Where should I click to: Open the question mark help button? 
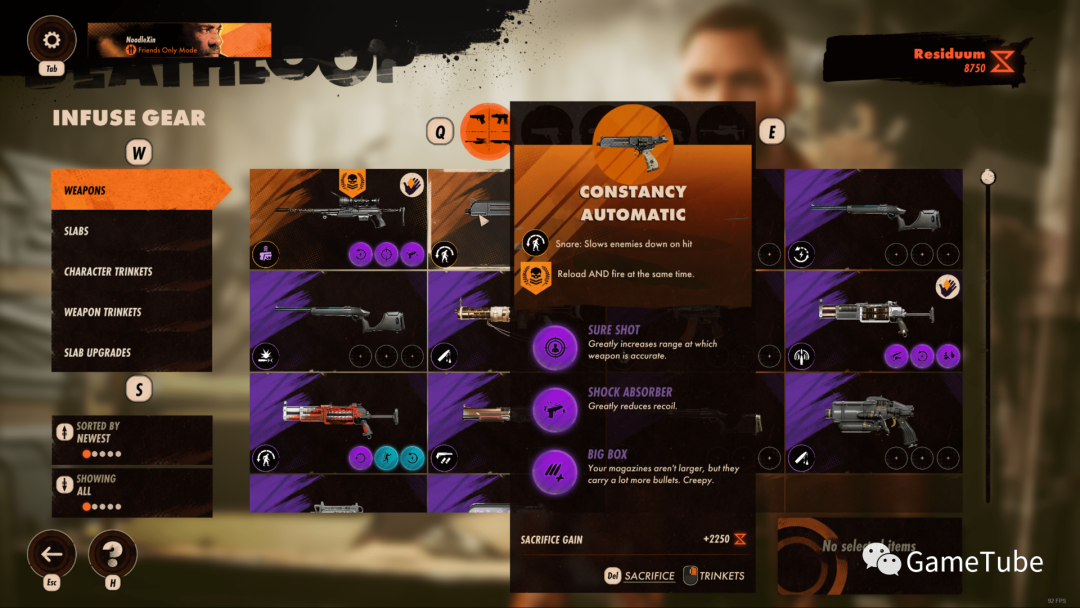pos(113,554)
